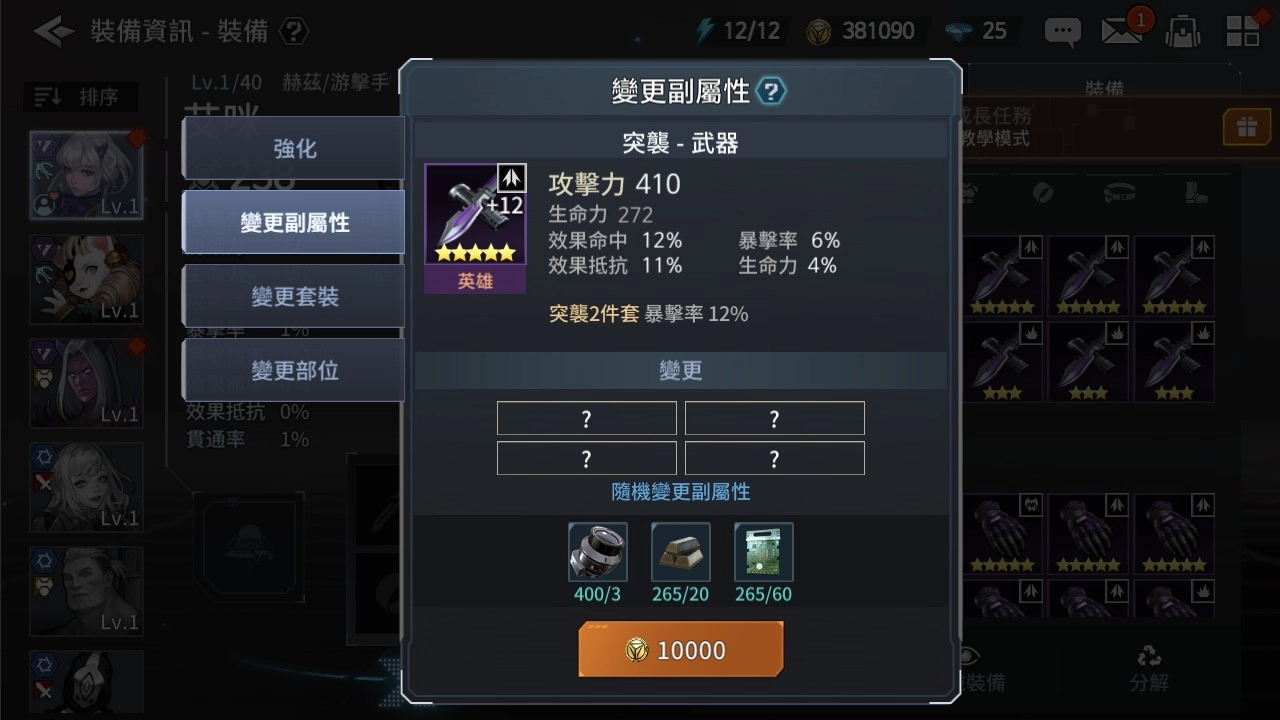Switch to the 變更部位 tab

[293, 370]
